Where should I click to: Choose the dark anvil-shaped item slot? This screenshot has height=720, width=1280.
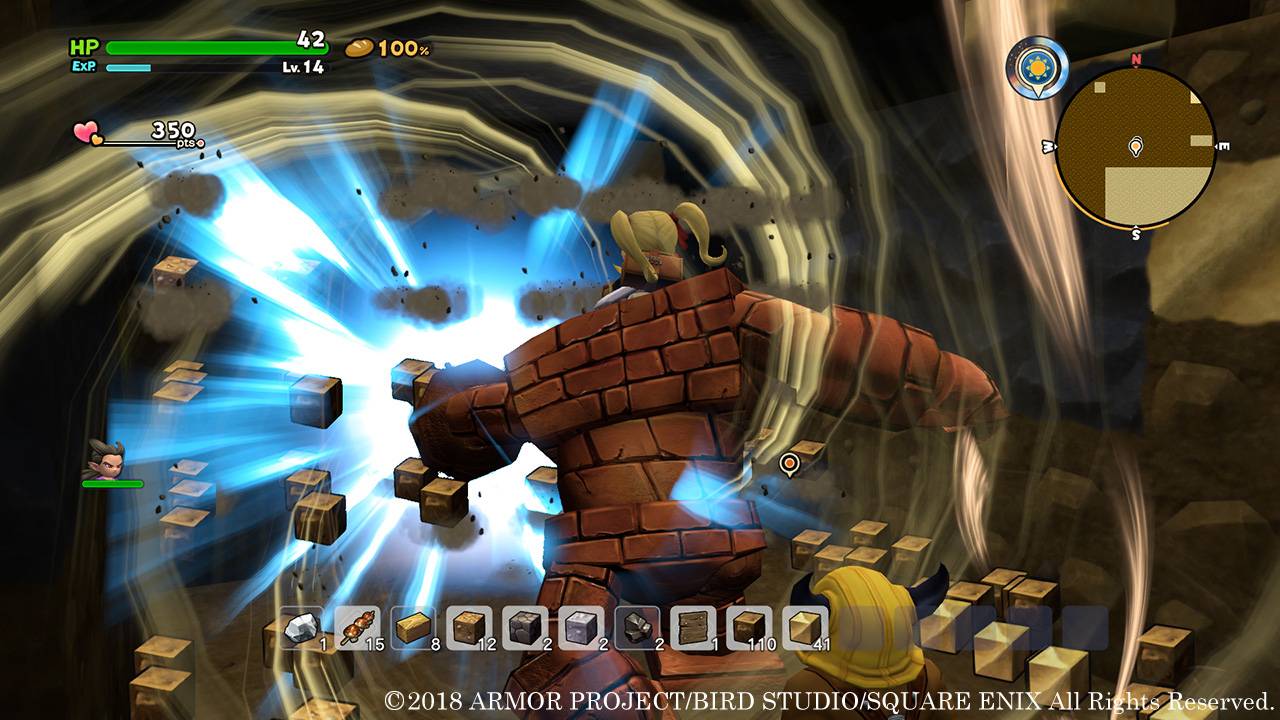(638, 628)
